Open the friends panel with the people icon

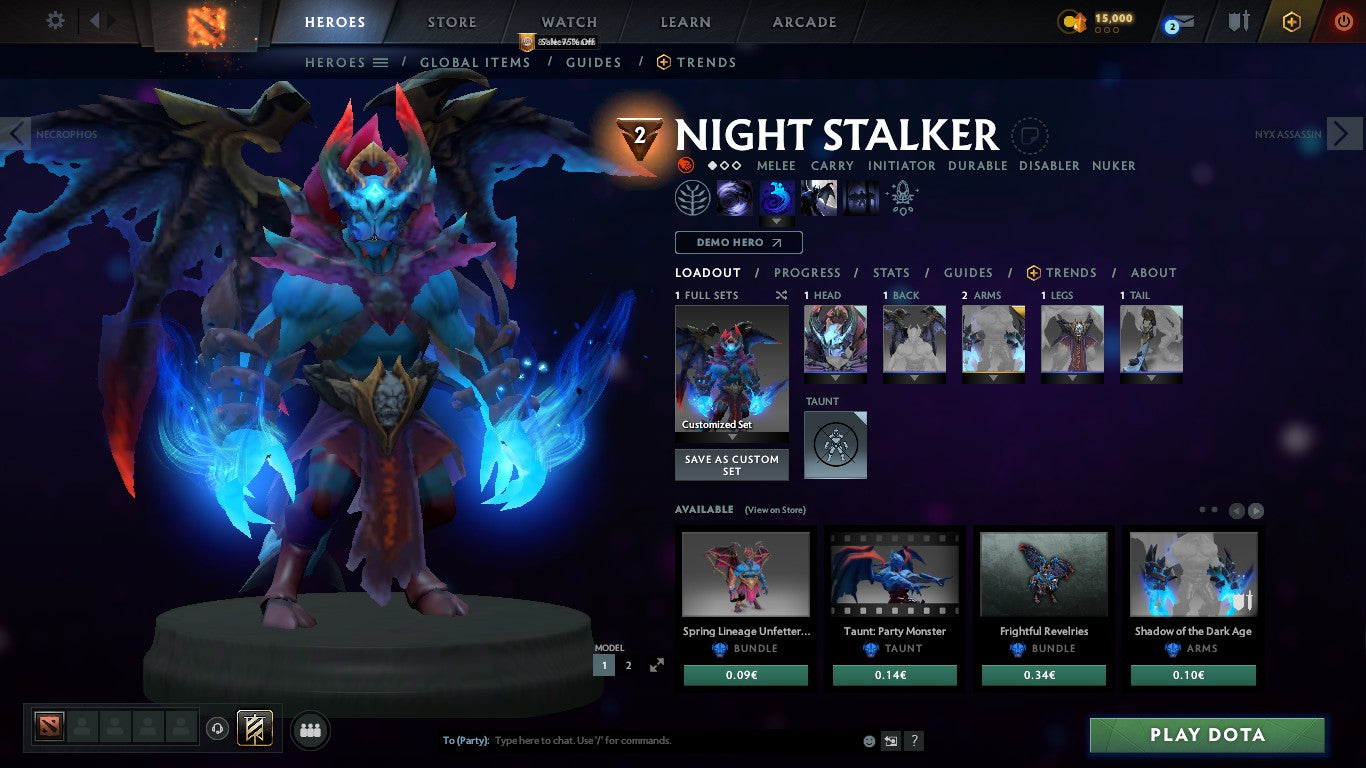click(x=310, y=731)
